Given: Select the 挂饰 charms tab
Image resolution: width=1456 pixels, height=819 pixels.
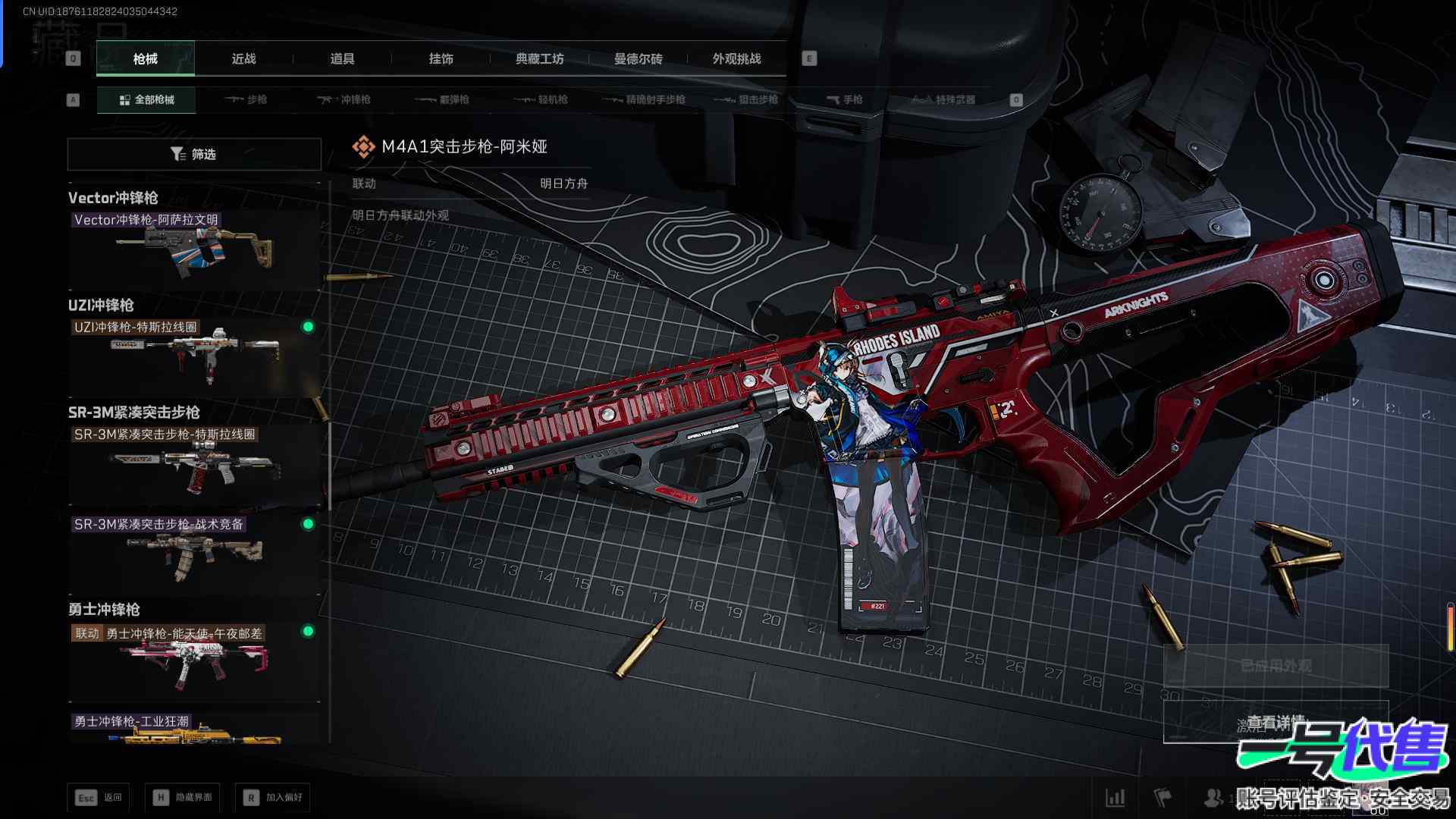Looking at the screenshot, I should [x=441, y=59].
